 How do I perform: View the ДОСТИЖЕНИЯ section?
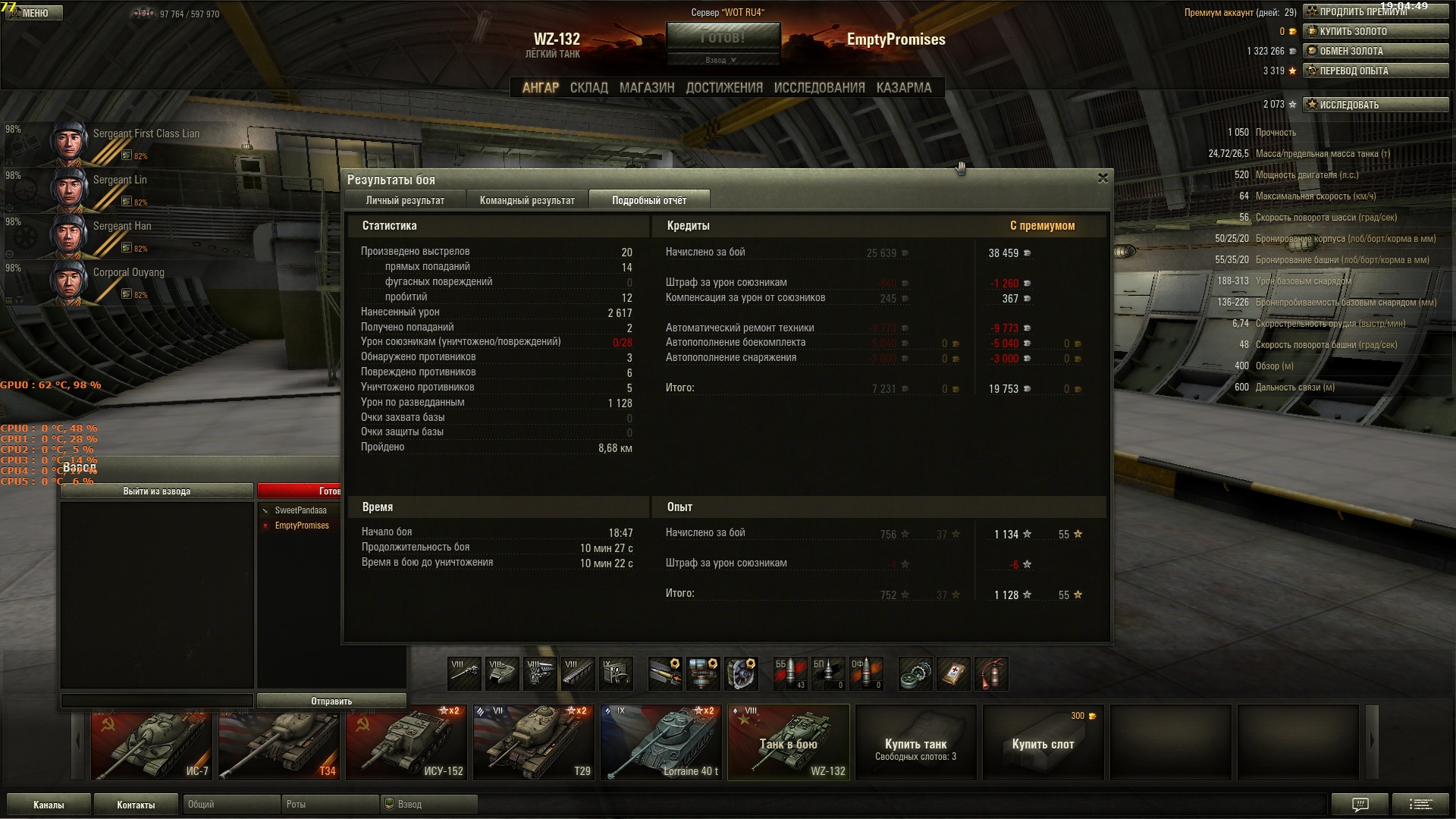724,88
